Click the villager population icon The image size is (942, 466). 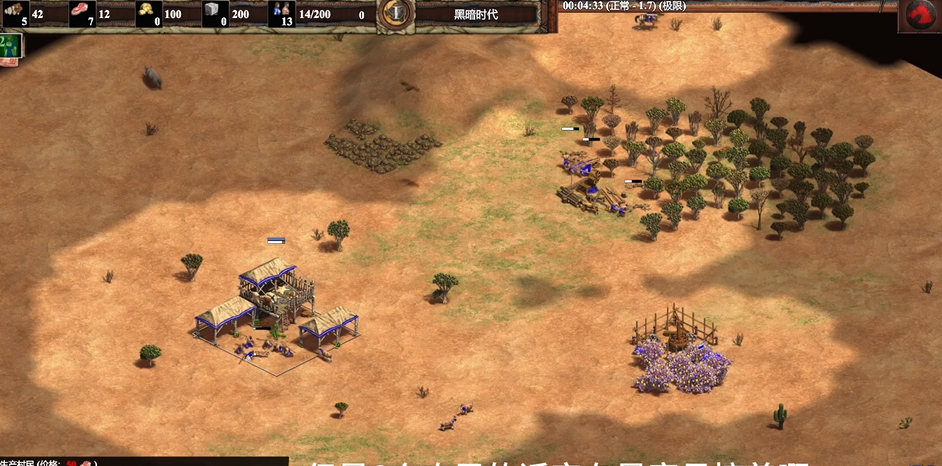281,12
